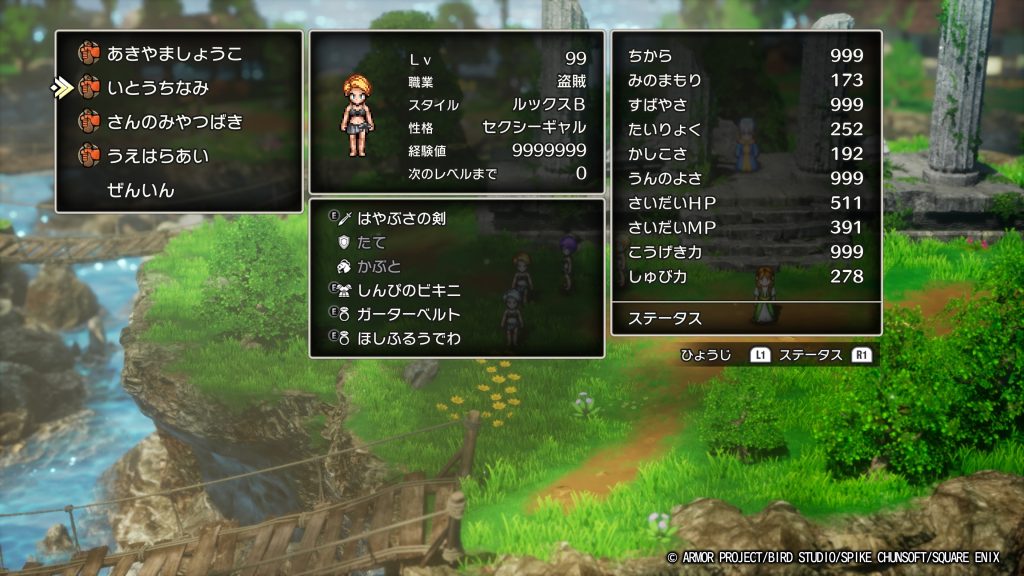Select the ほしふるうでわ accessory slot
Viewport: 1024px width, 576px height.
pyautogui.click(x=412, y=338)
